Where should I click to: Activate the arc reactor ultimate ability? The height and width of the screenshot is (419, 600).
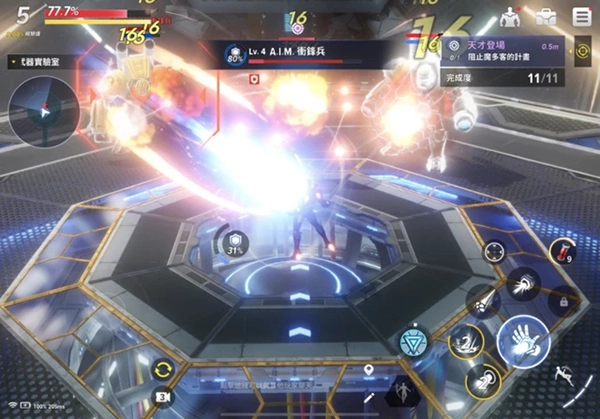413,342
